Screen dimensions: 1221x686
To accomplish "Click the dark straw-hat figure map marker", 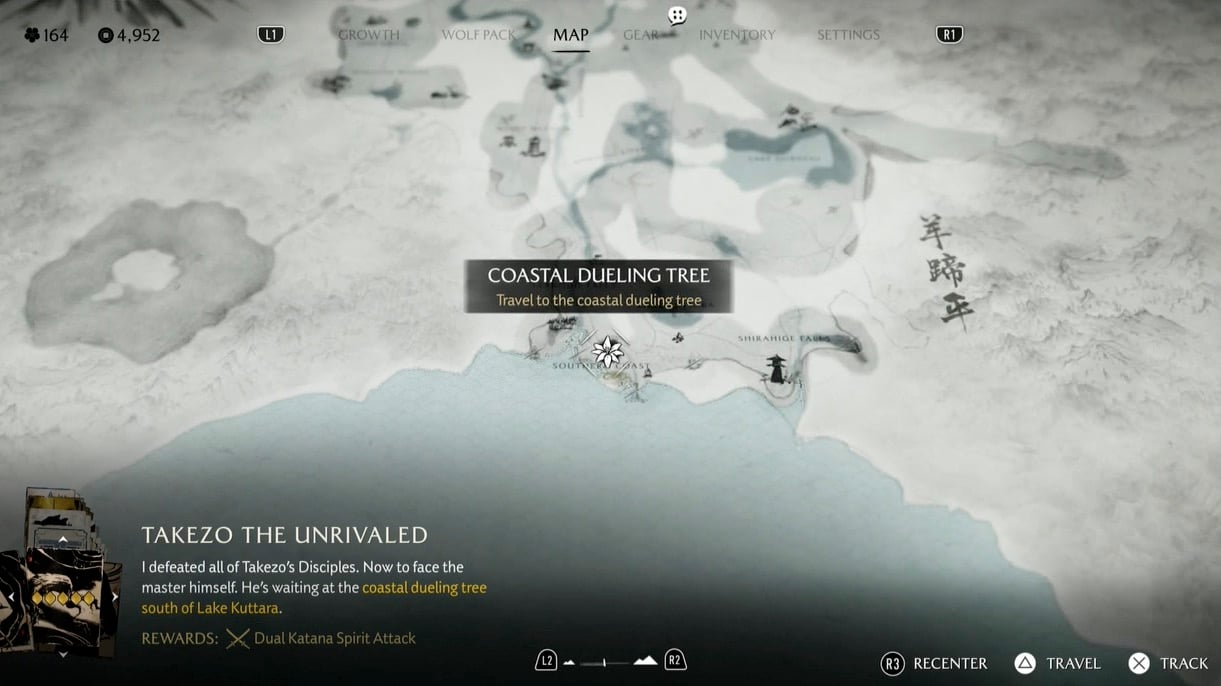I will tap(776, 369).
